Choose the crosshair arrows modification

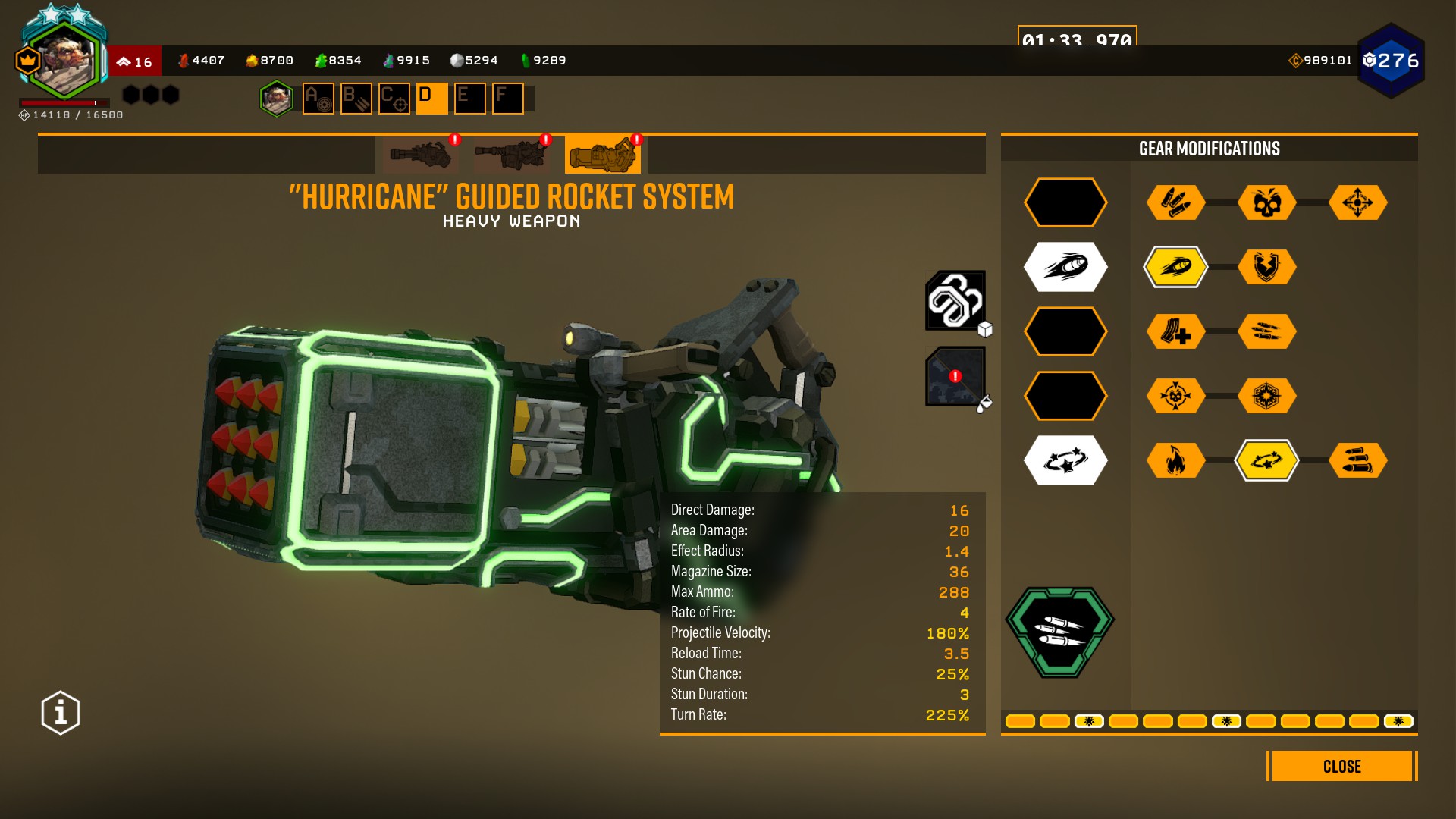[x=1357, y=202]
